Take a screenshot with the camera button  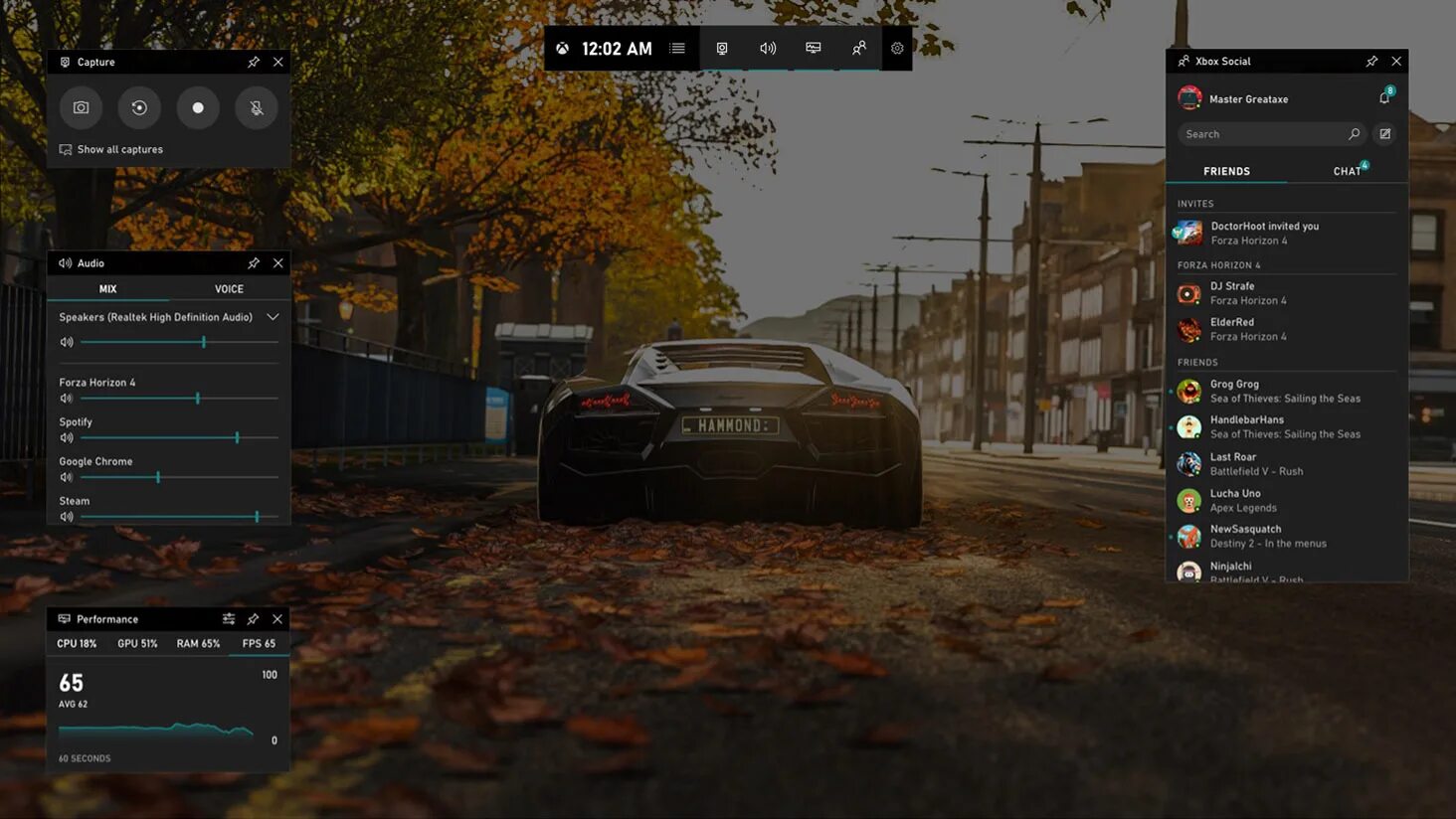(x=81, y=107)
